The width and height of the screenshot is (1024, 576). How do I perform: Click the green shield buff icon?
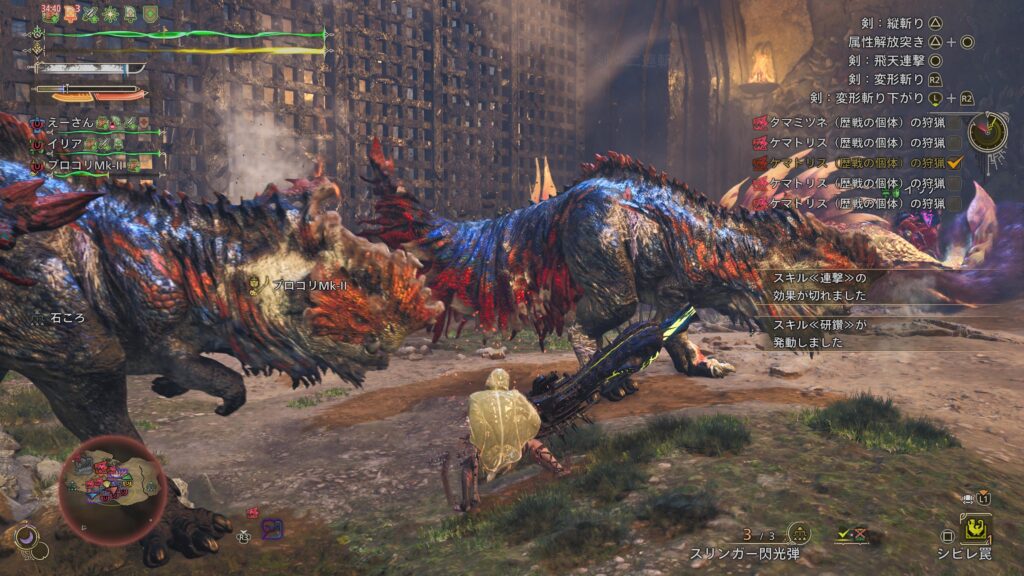[150, 13]
